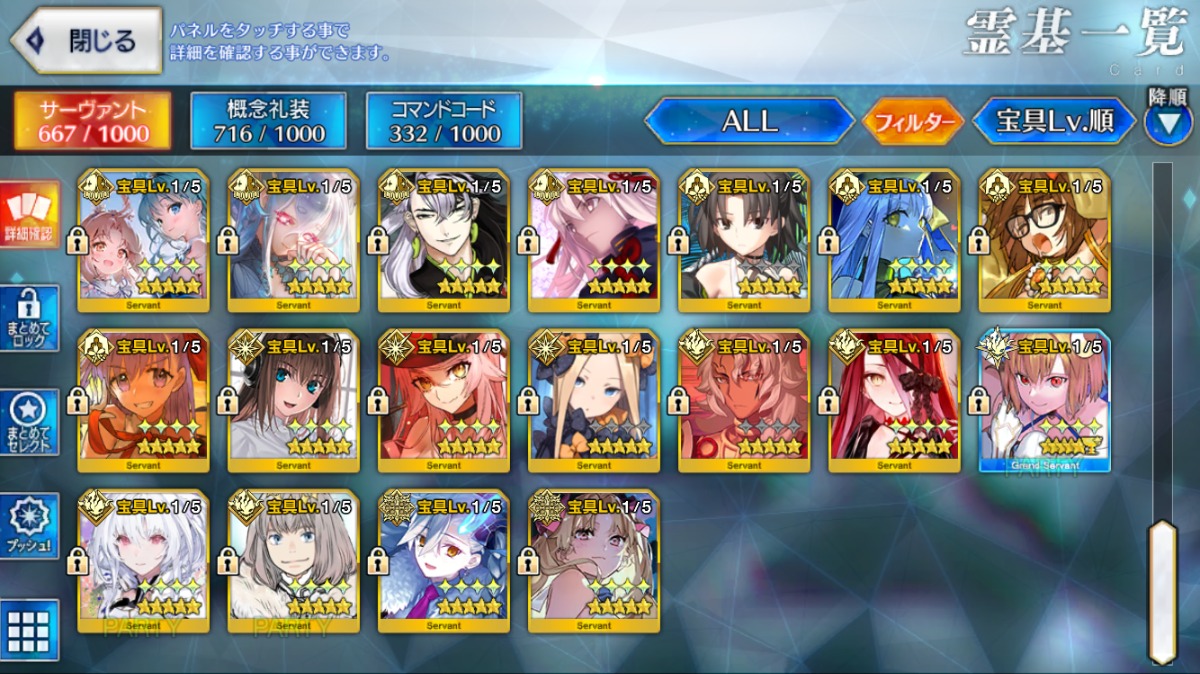Open the 概念礼装 Craft Essence tab
Viewport: 1200px width, 674px height.
pyautogui.click(x=268, y=121)
